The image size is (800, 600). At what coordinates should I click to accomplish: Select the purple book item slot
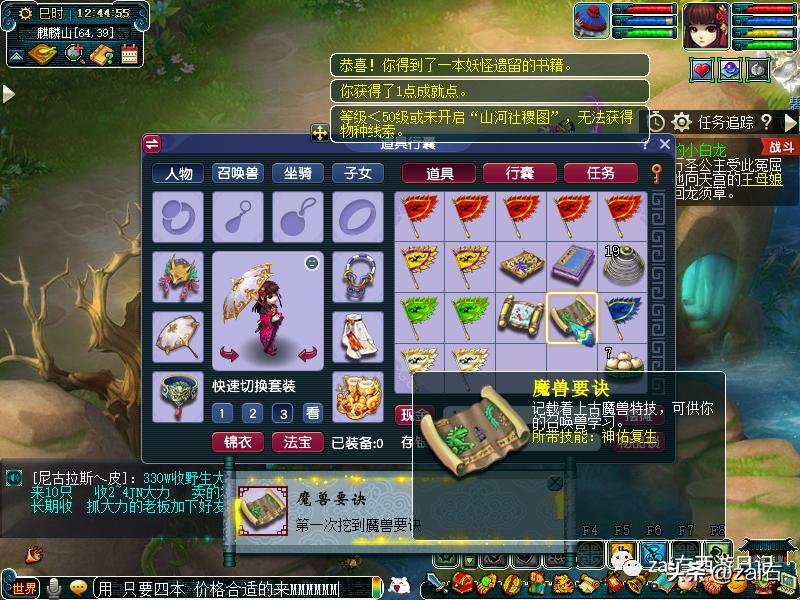pos(572,265)
